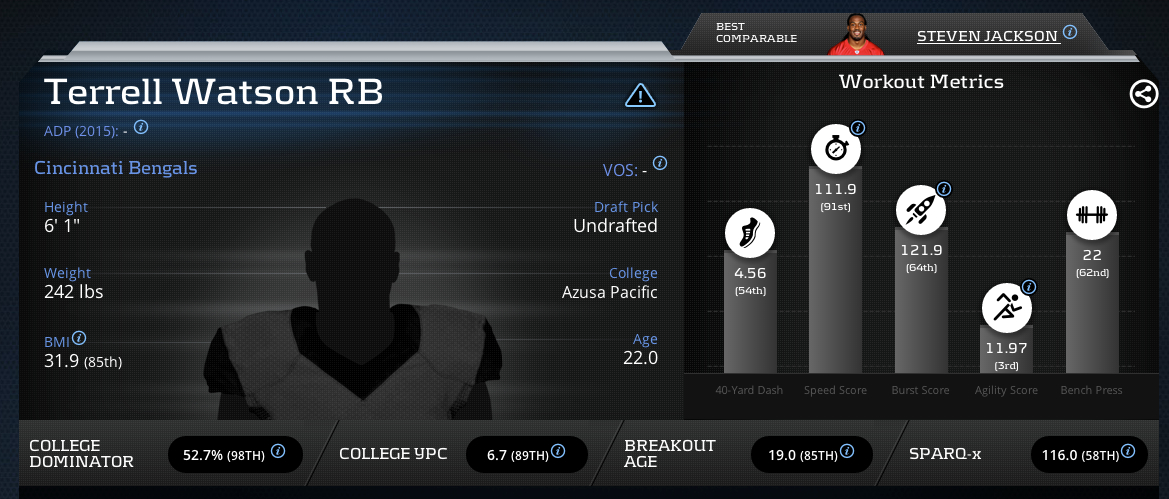Click the Burst Score rocket icon
Viewport: 1169px width, 499px height.
coord(920,210)
